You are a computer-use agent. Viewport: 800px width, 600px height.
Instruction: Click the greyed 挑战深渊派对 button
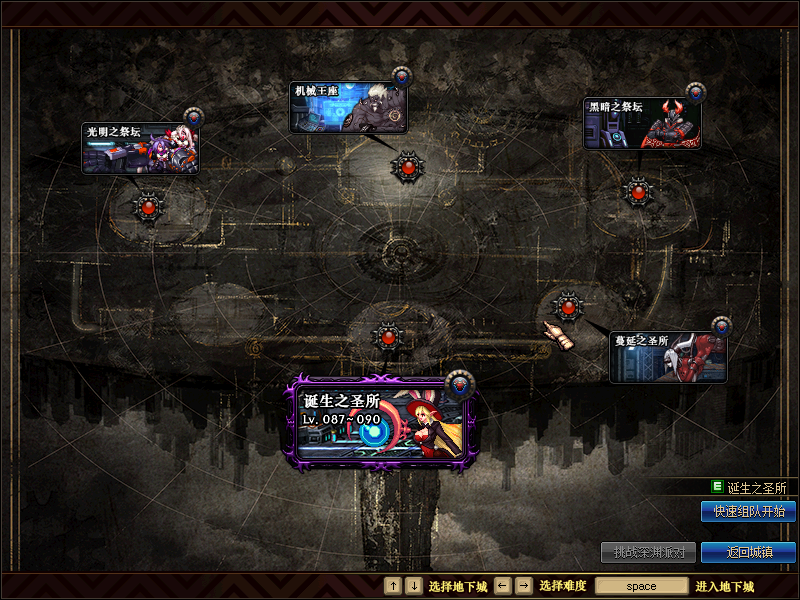648,552
